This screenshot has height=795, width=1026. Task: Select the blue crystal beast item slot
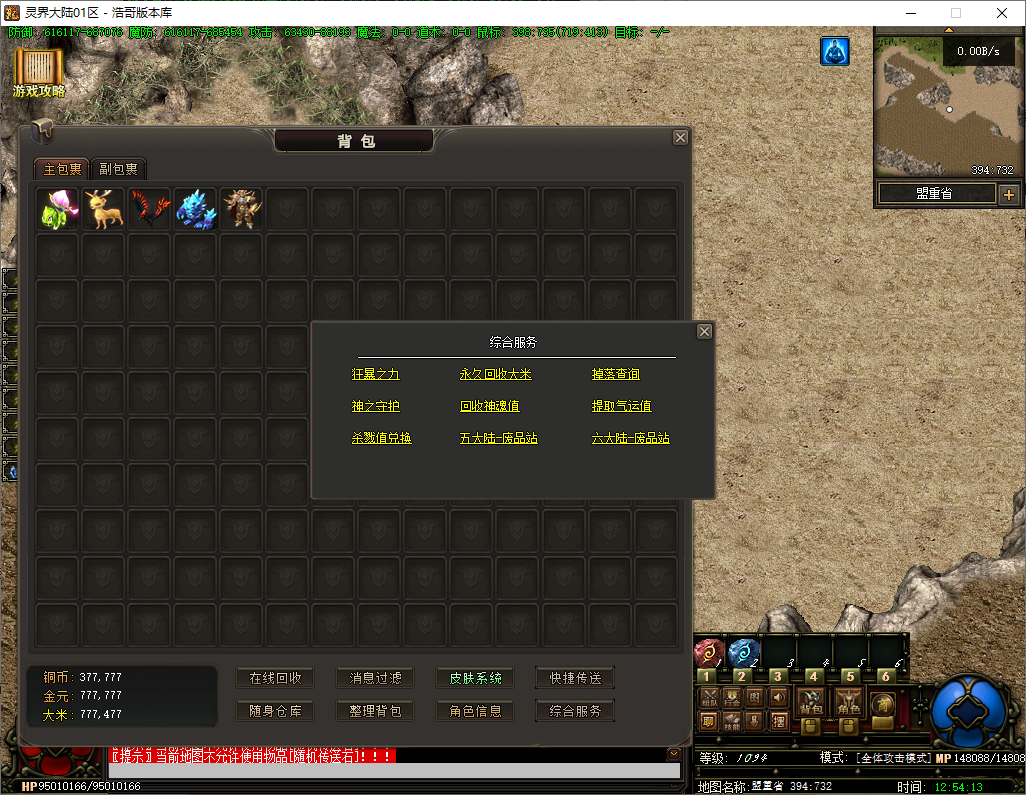[x=196, y=209]
